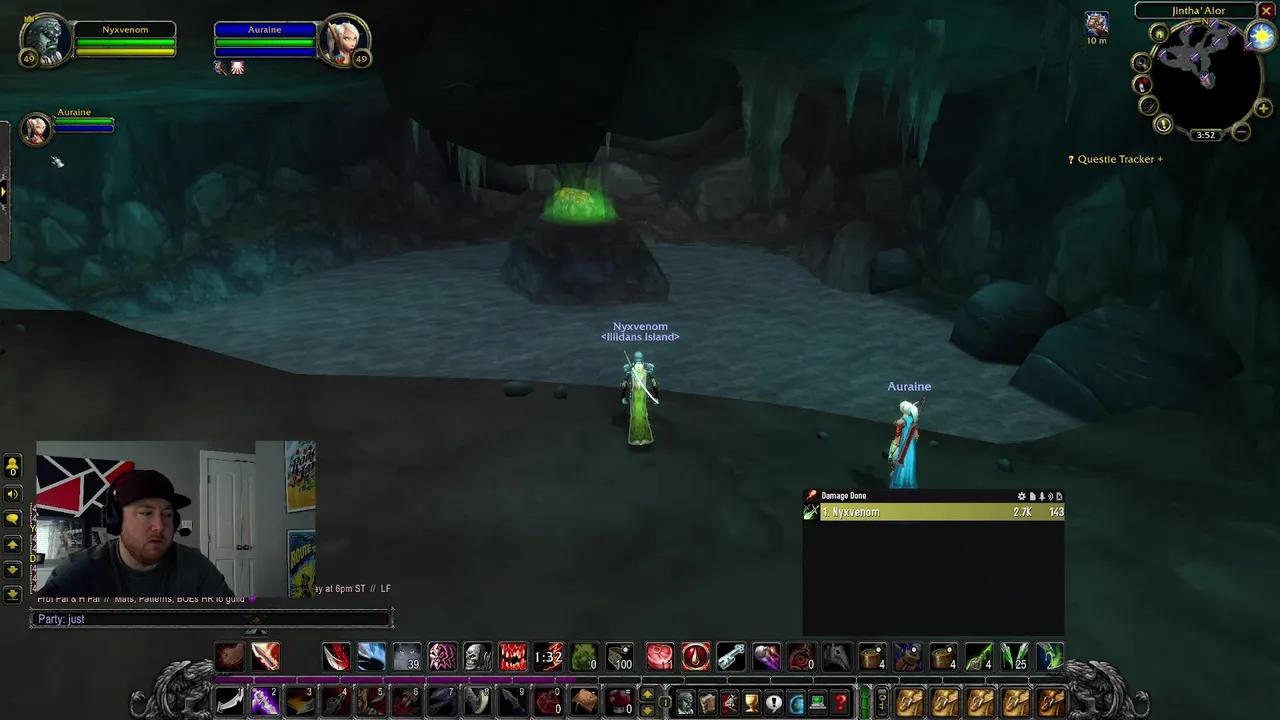Click the minimap zoom in plus button
1280x720 pixels.
(1264, 108)
